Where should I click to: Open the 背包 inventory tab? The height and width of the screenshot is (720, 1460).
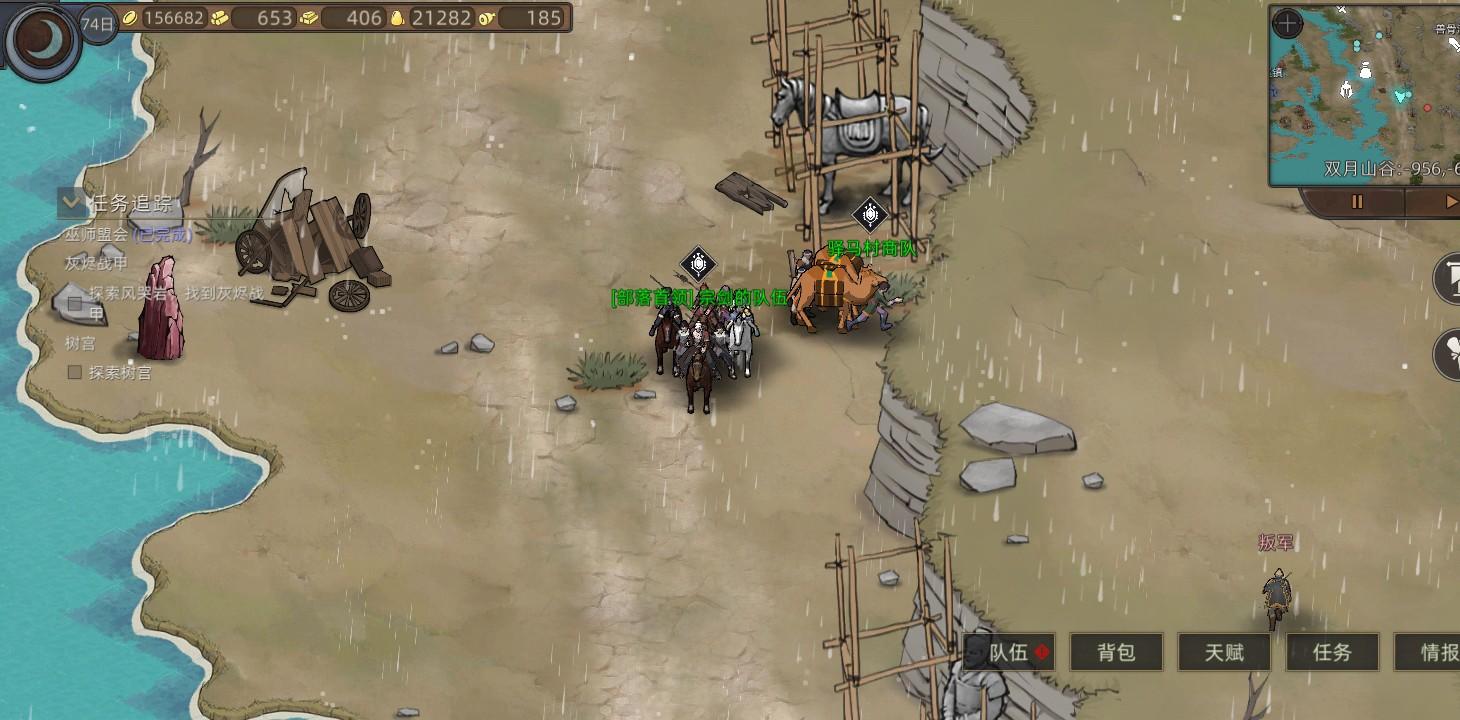coord(1117,653)
